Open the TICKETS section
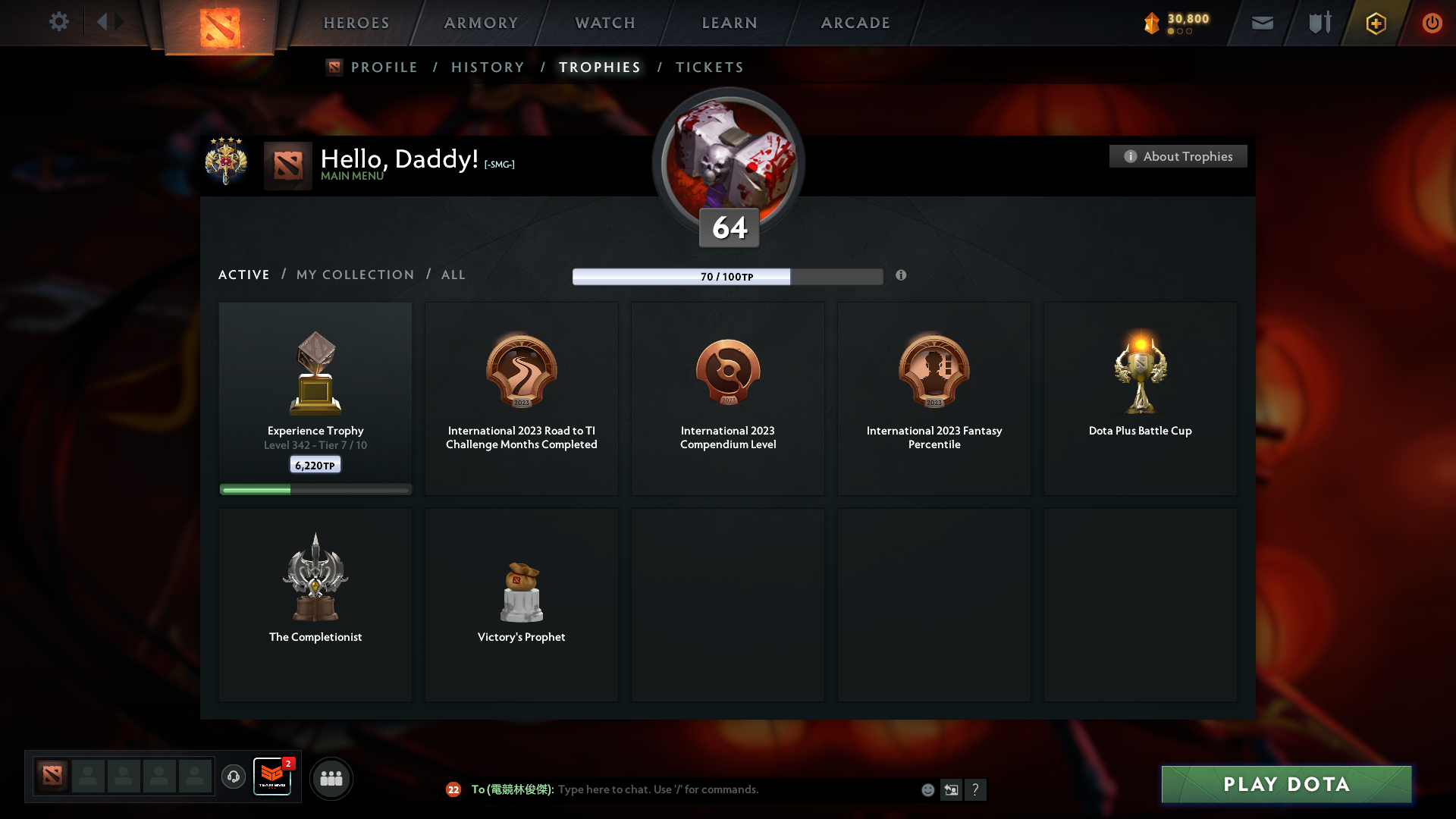 click(x=709, y=67)
